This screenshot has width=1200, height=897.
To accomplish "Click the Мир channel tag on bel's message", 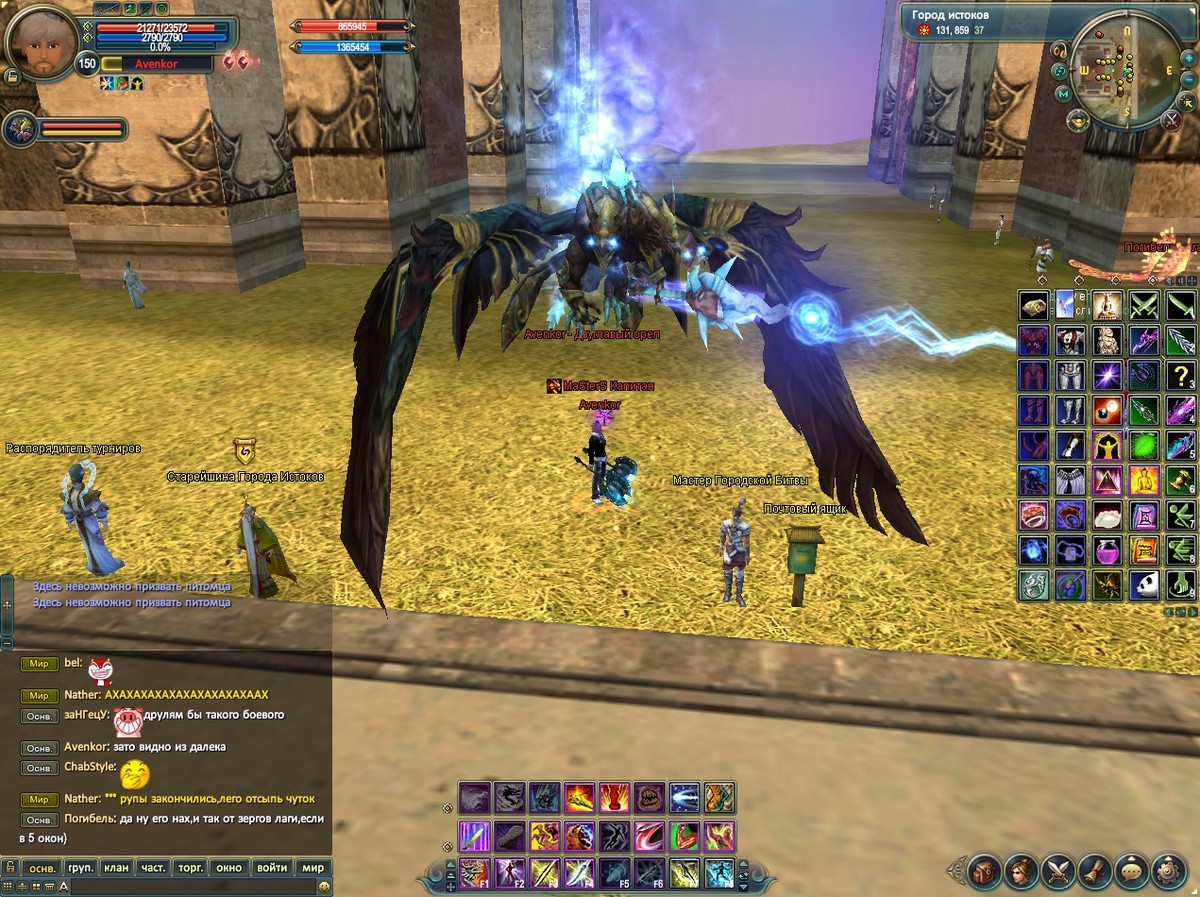I will [39, 664].
